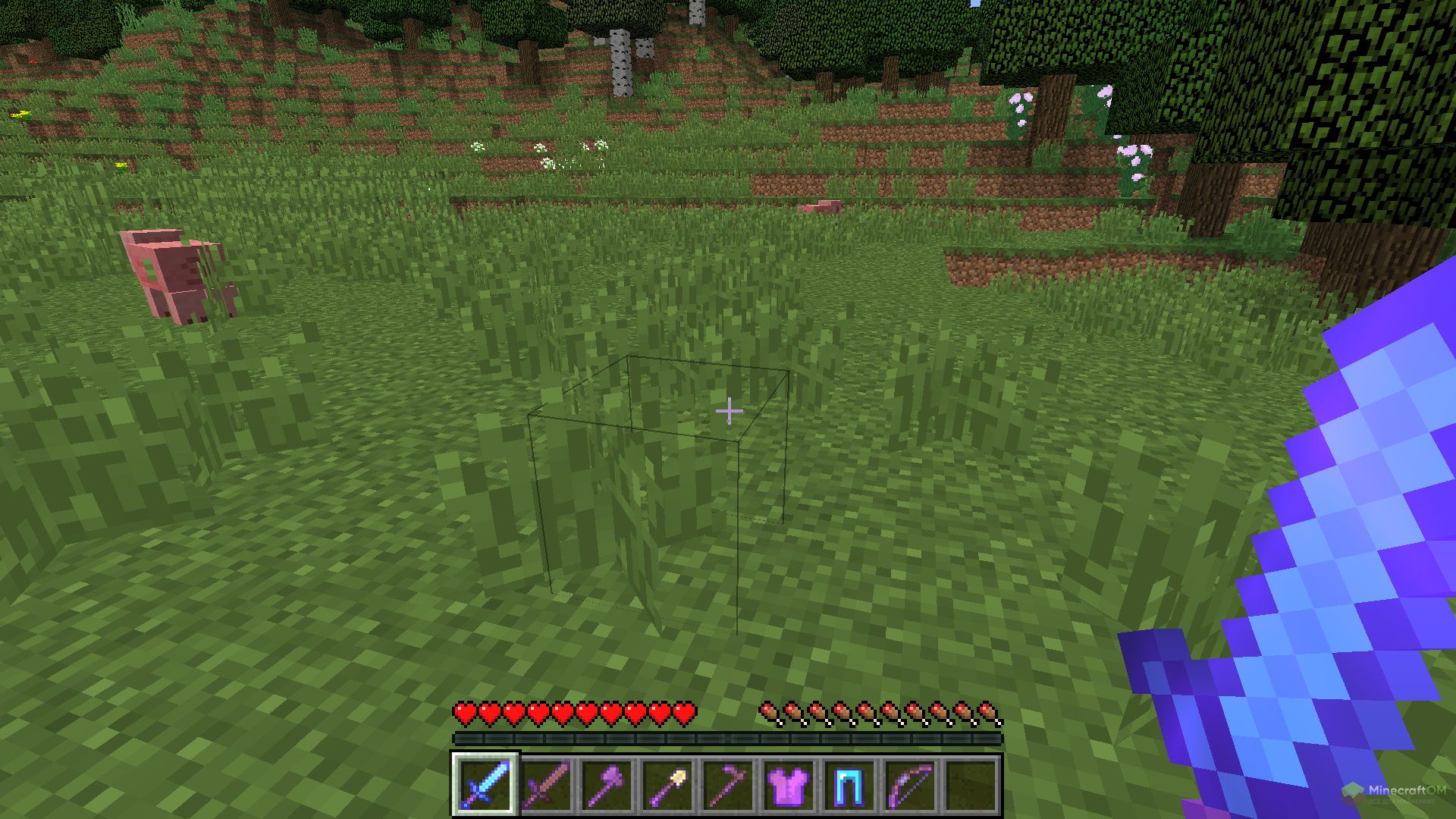The height and width of the screenshot is (819, 1456).
Task: Switch to the purple bow slot
Action: pos(910,784)
